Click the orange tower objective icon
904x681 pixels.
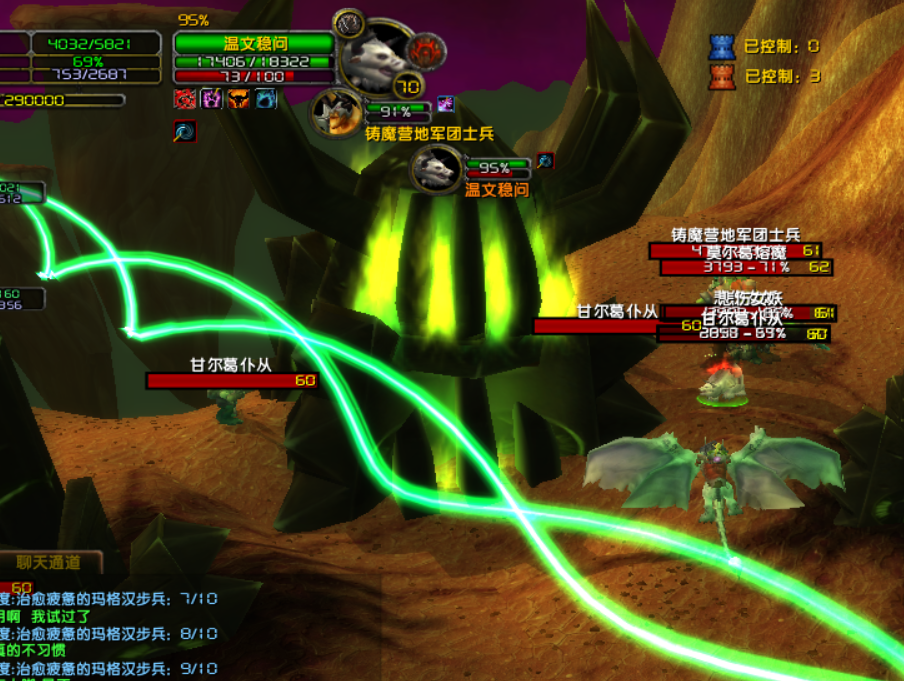coord(721,76)
